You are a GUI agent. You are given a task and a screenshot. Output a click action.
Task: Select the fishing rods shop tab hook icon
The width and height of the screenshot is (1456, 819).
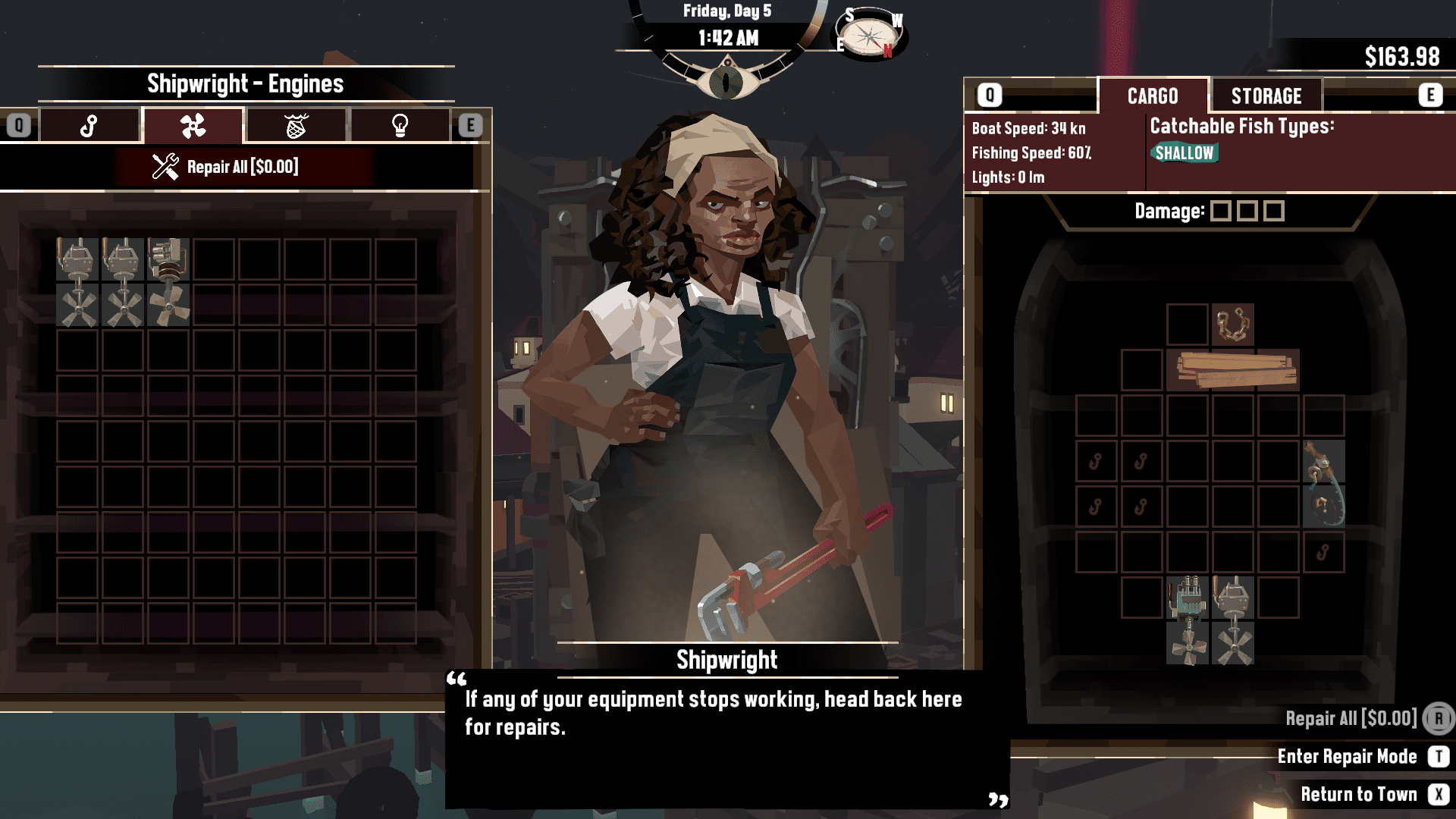90,125
